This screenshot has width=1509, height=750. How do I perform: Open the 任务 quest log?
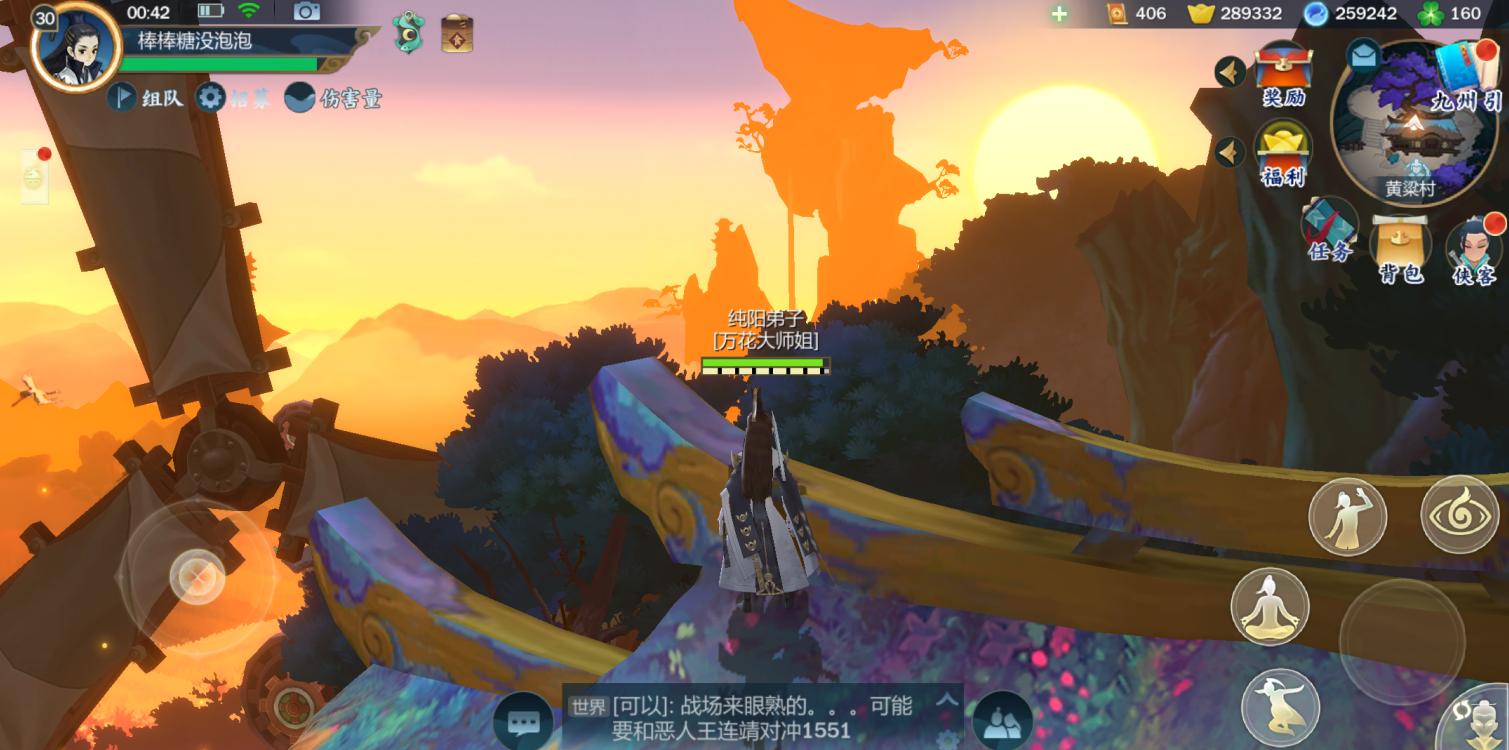(x=1330, y=230)
